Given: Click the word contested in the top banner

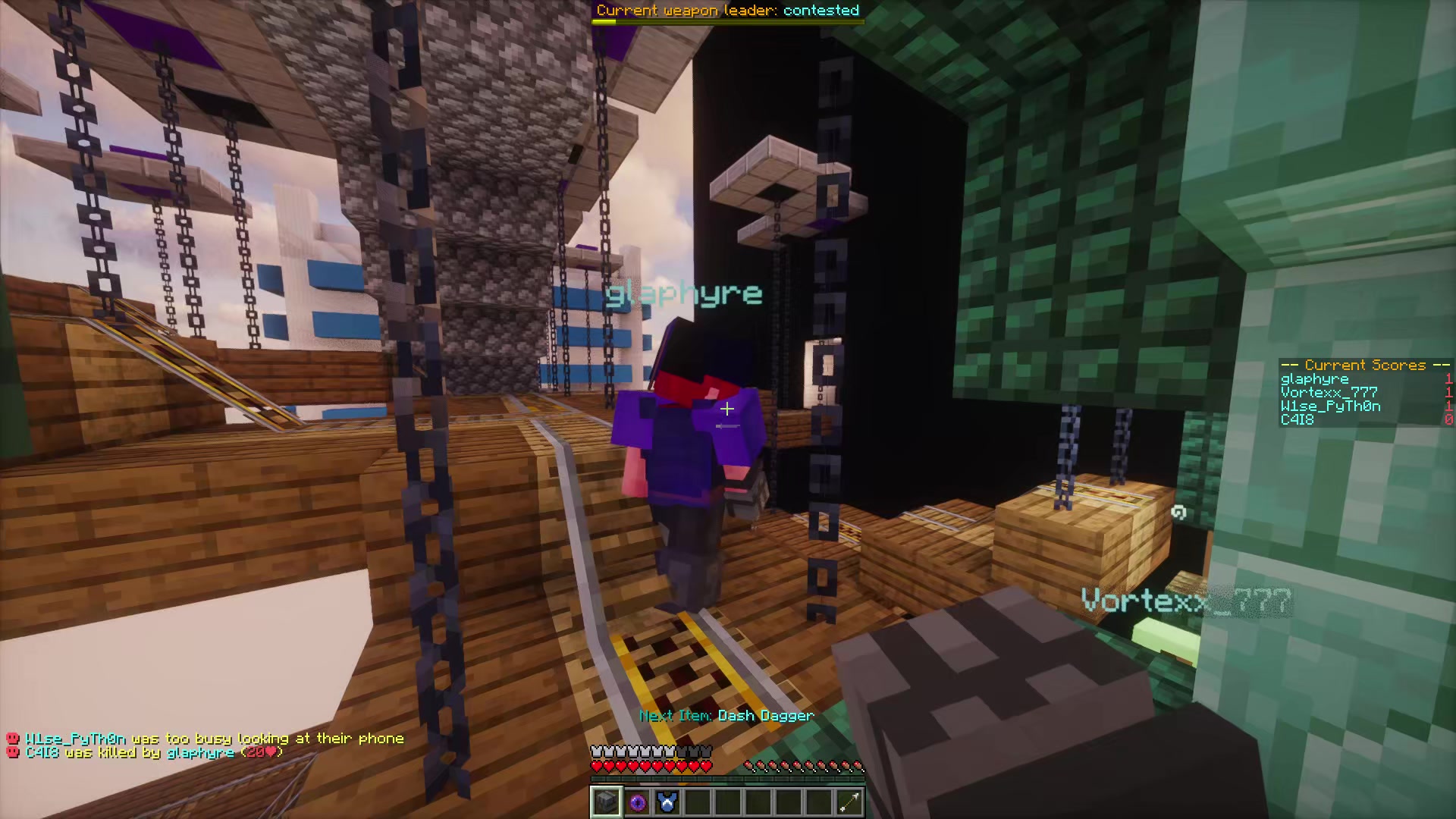Looking at the screenshot, I should (x=821, y=11).
